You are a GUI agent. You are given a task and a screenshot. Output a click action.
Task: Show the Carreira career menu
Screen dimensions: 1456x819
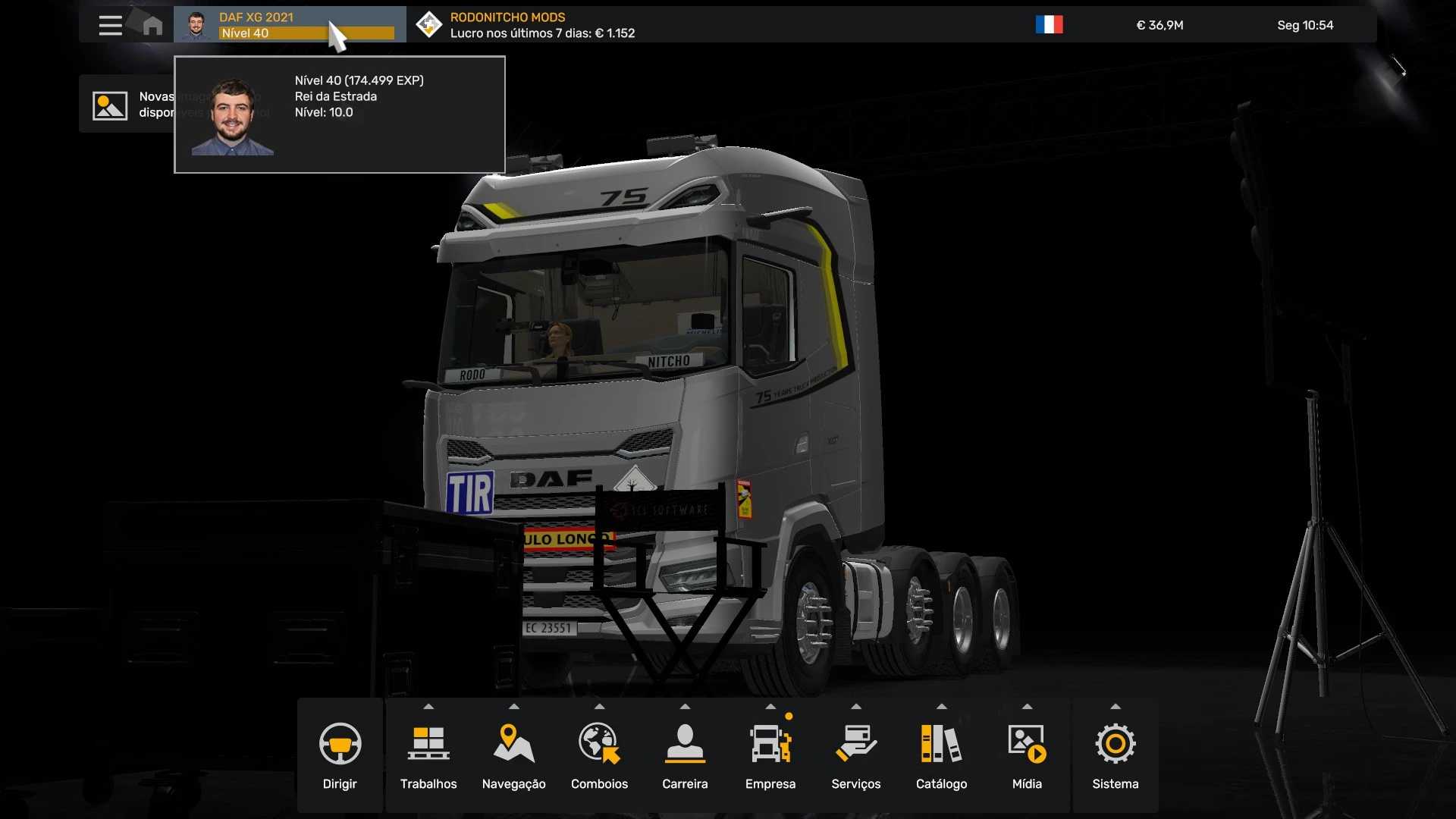[x=685, y=755]
